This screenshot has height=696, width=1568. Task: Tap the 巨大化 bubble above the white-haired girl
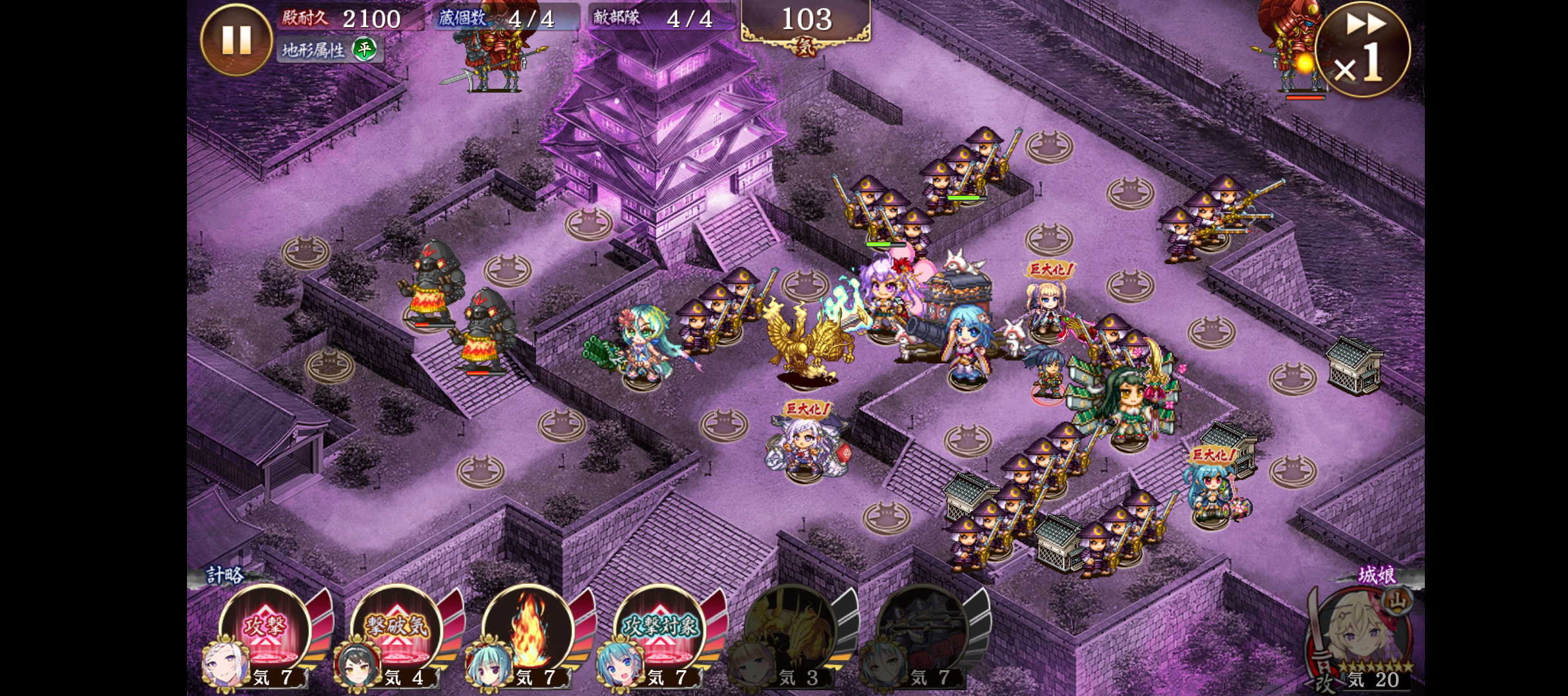pyautogui.click(x=807, y=409)
